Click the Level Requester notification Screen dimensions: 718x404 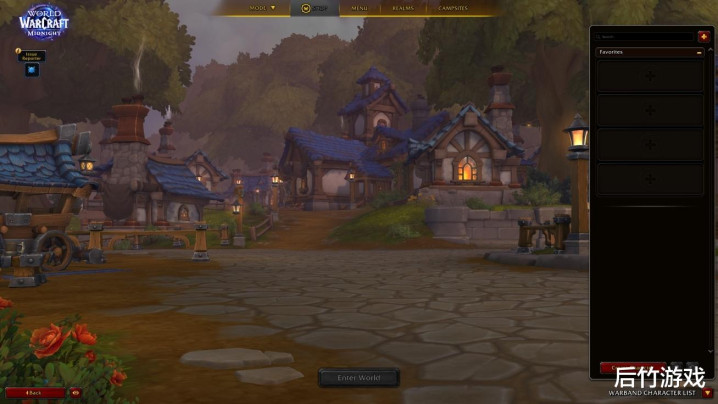(31, 56)
